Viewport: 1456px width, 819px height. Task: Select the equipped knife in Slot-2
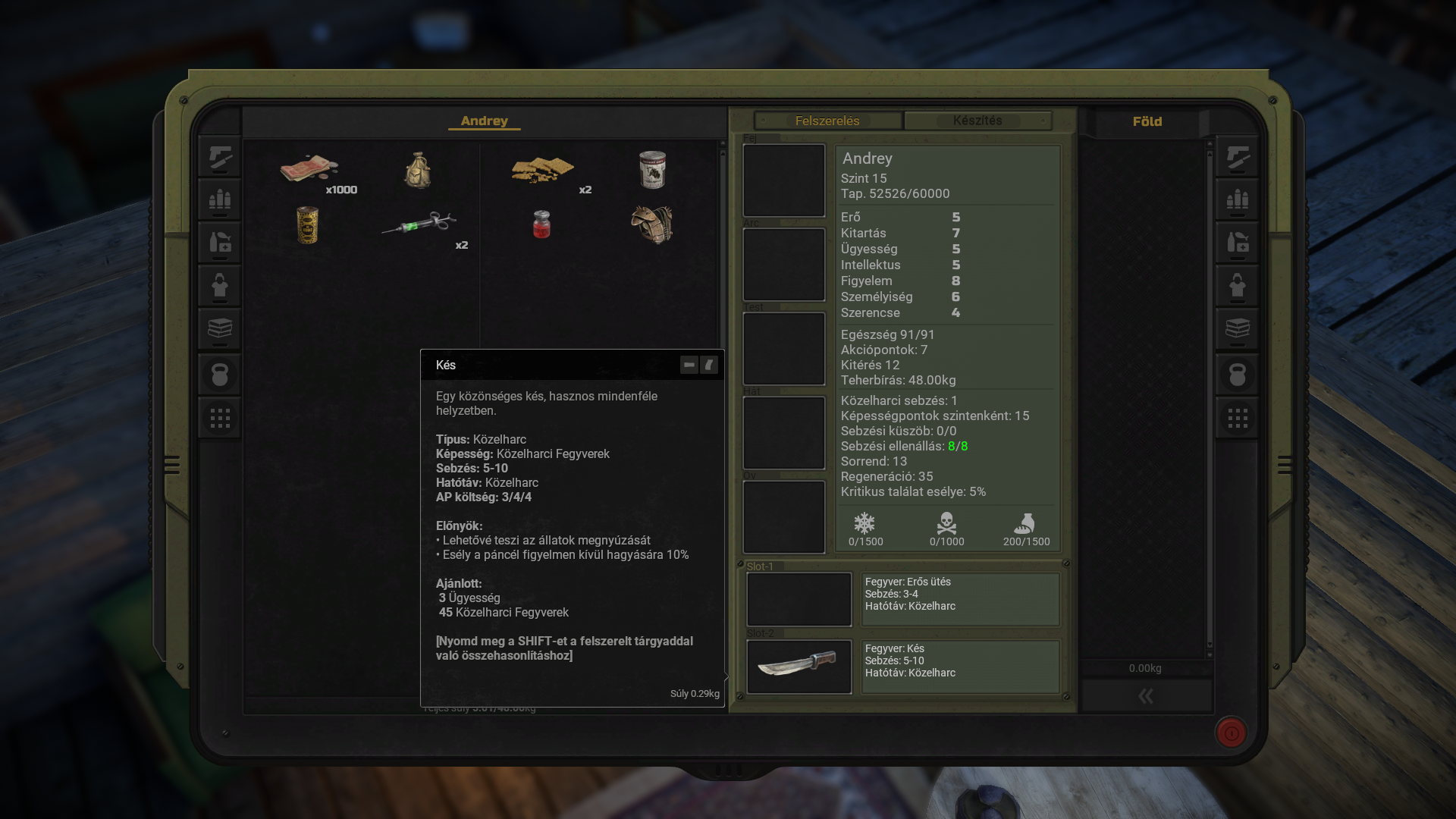(799, 667)
